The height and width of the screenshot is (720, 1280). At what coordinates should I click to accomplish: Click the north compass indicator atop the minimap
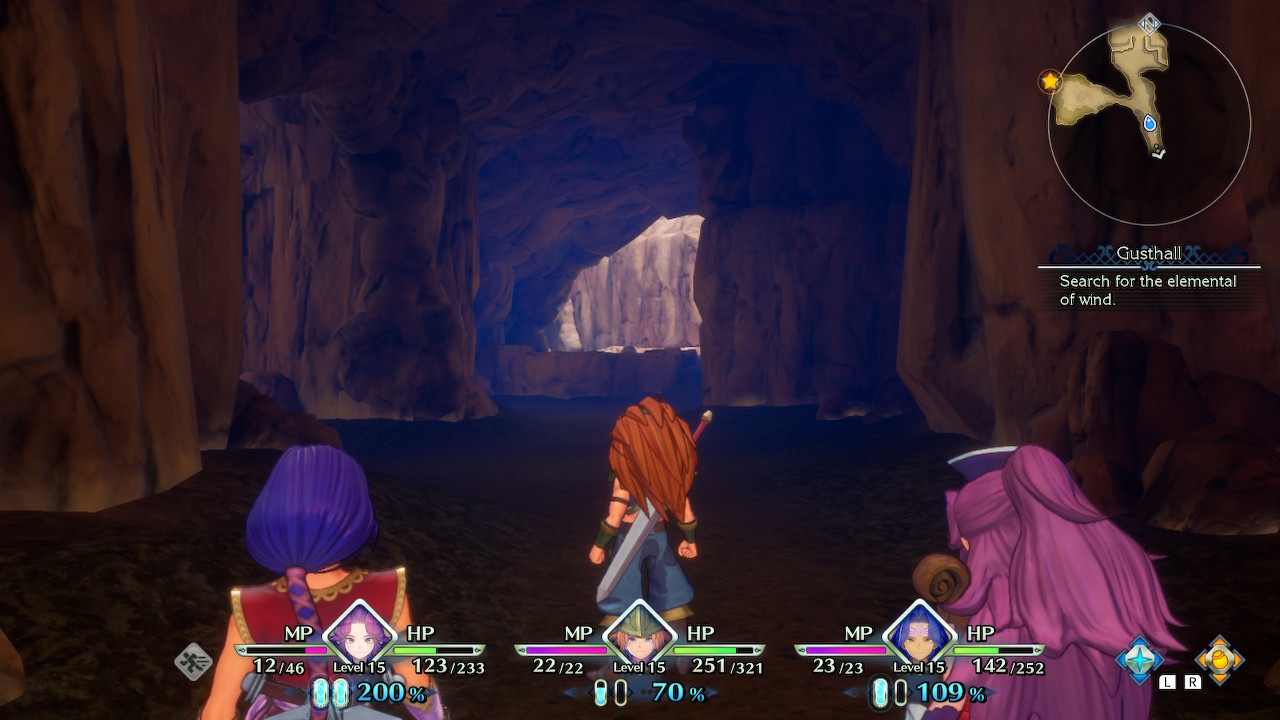click(1150, 23)
